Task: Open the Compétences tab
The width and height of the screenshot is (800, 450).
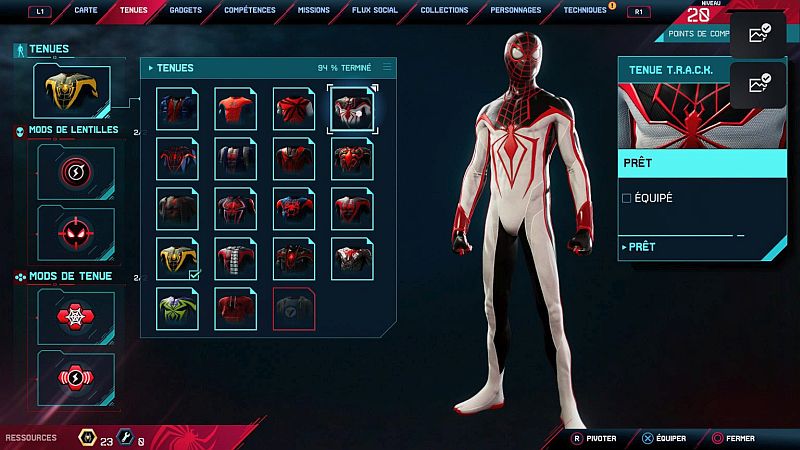Action: coord(250,10)
